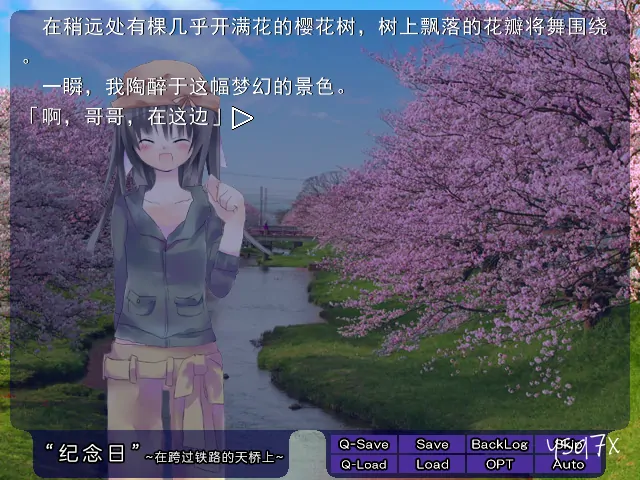The height and width of the screenshot is (480, 640).
Task: Open the Load menu
Action: click(432, 464)
